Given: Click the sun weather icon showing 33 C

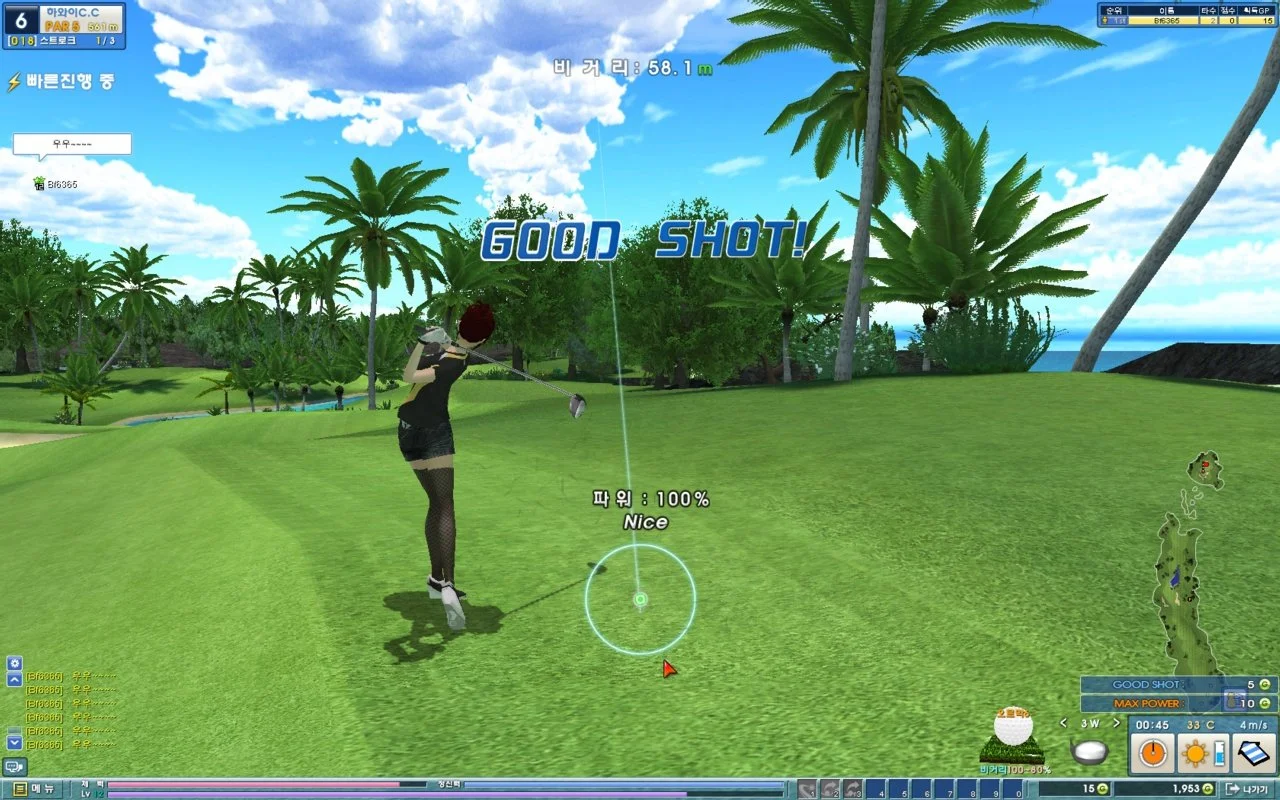Looking at the screenshot, I should [1196, 752].
